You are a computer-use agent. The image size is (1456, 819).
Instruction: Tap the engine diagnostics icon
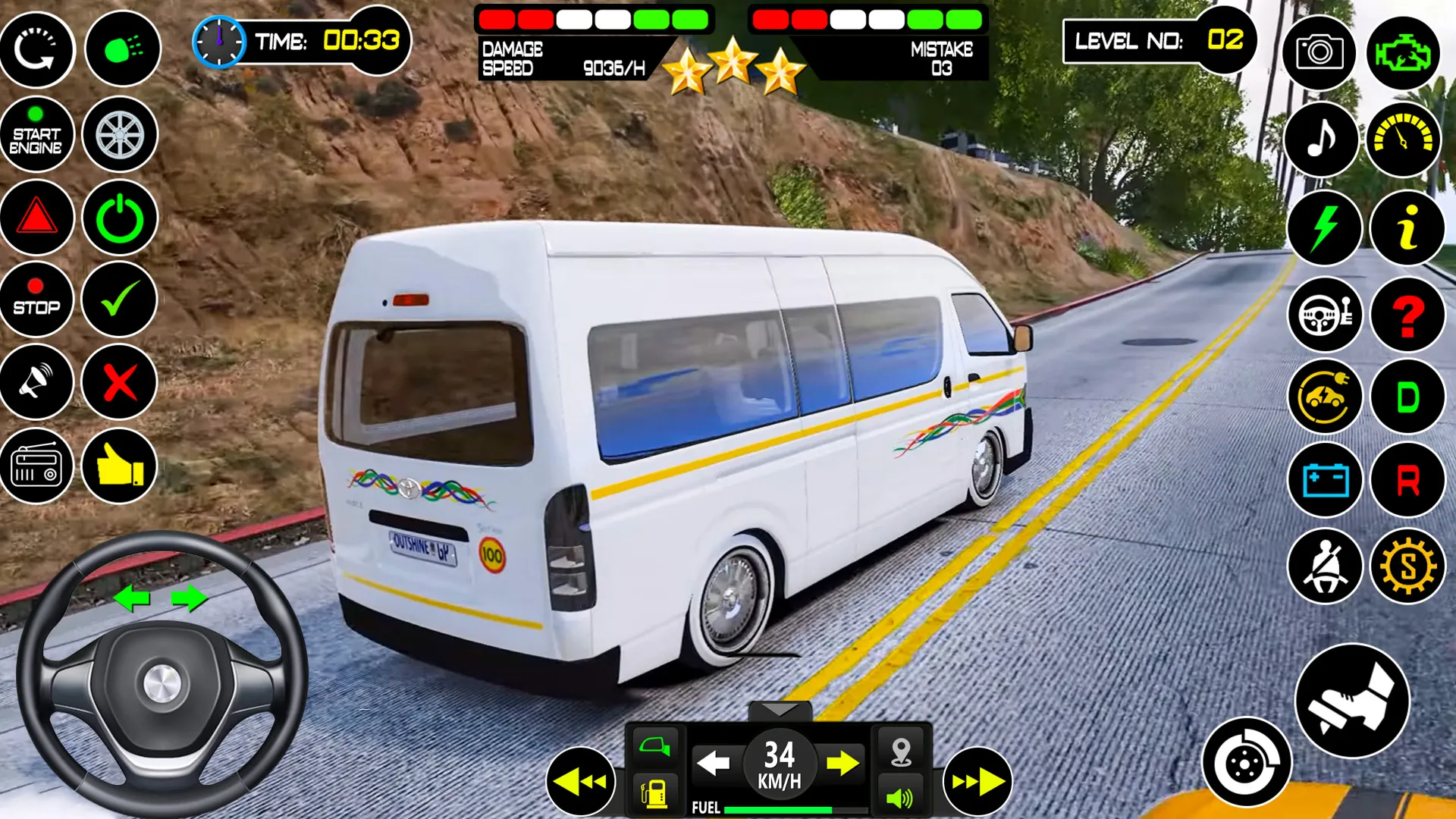click(x=1404, y=50)
